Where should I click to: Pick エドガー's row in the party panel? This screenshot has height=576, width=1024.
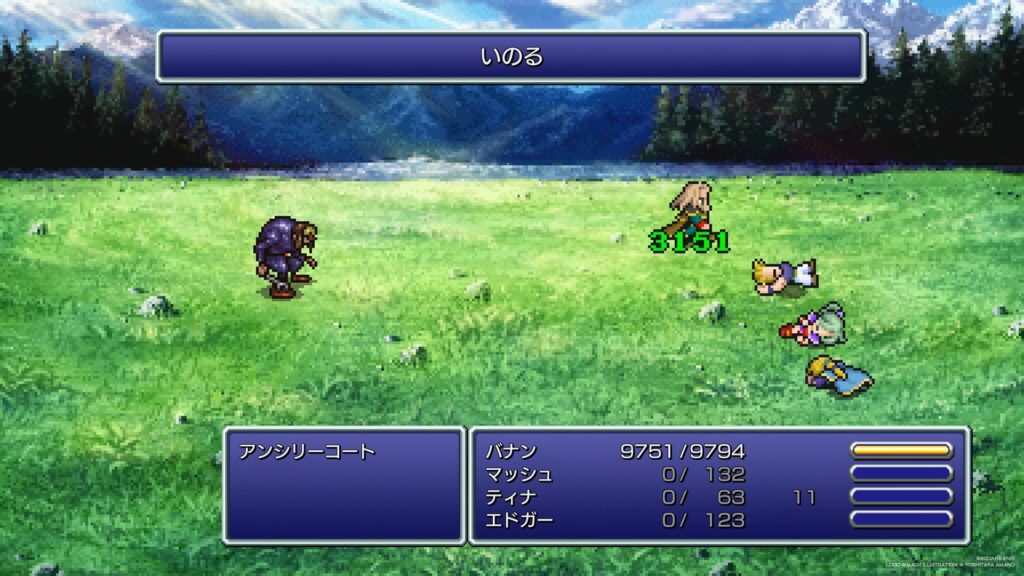point(519,520)
